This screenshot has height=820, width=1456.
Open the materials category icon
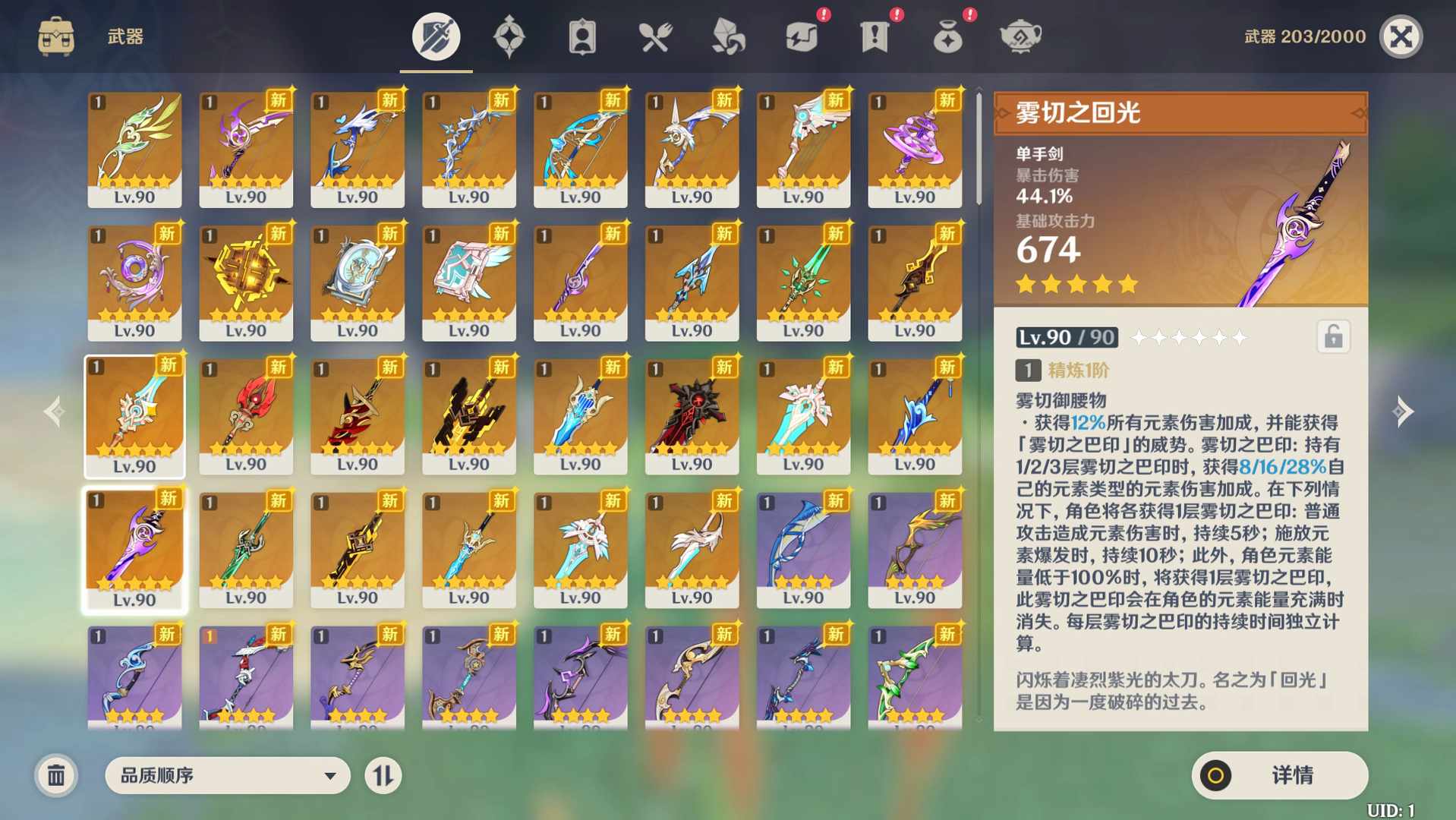727,36
